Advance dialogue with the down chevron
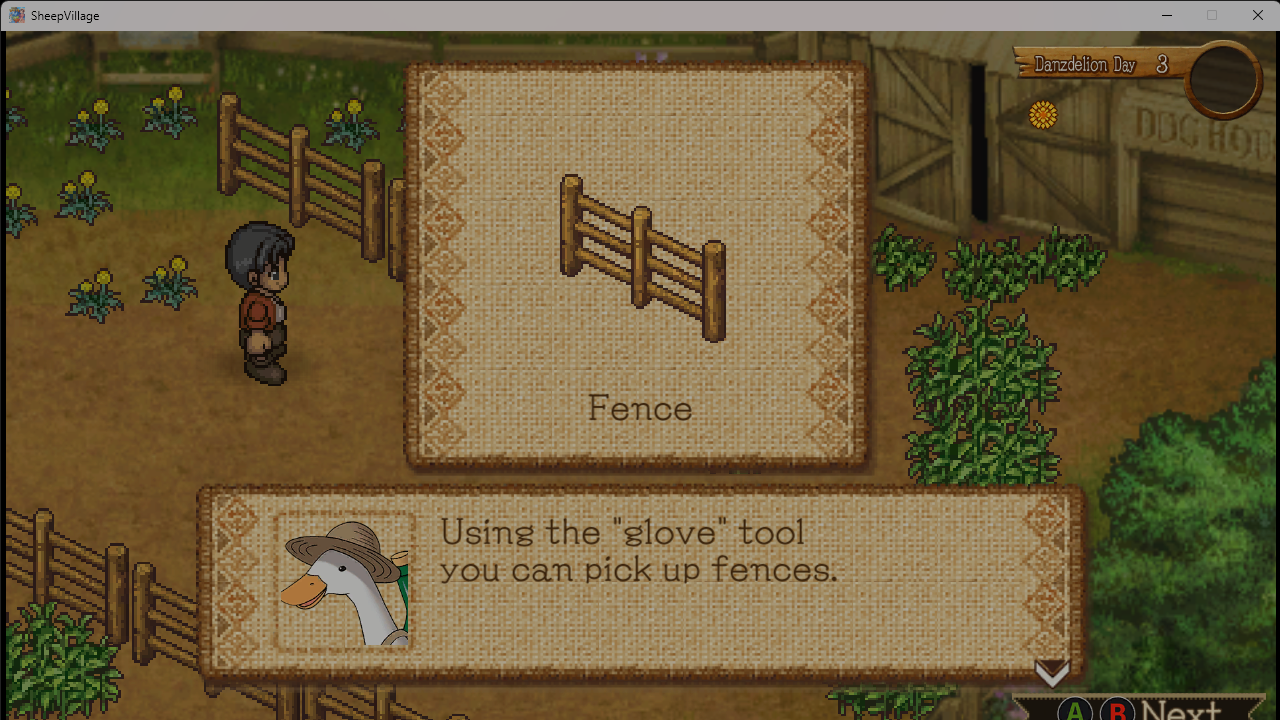Viewport: 1280px width, 720px height. tap(1052, 672)
